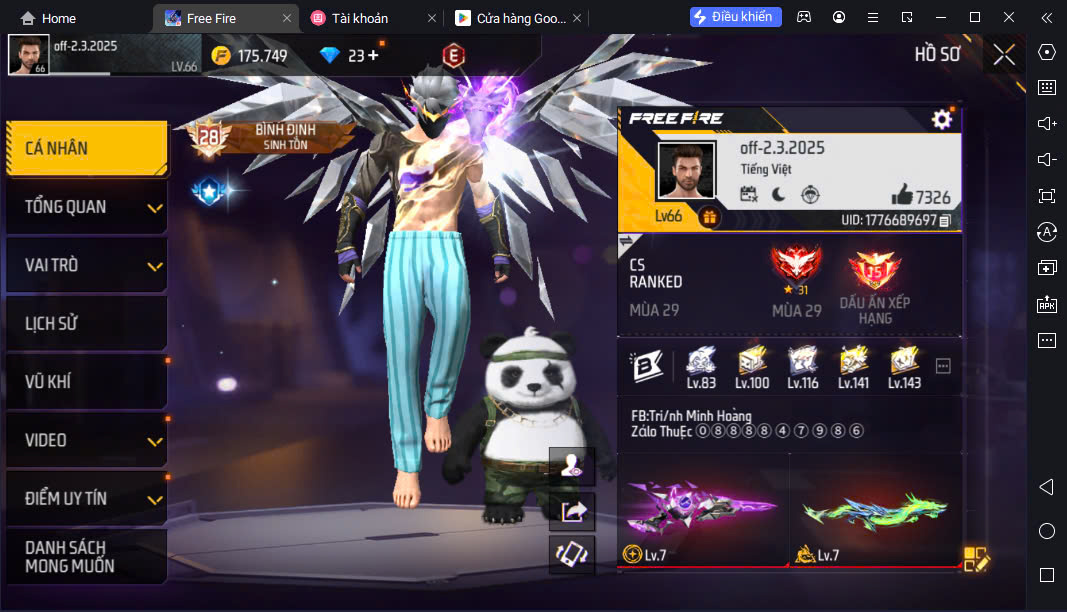The height and width of the screenshot is (612, 1067).
Task: Switch to the Tài khoản window tab
Action: [x=360, y=18]
